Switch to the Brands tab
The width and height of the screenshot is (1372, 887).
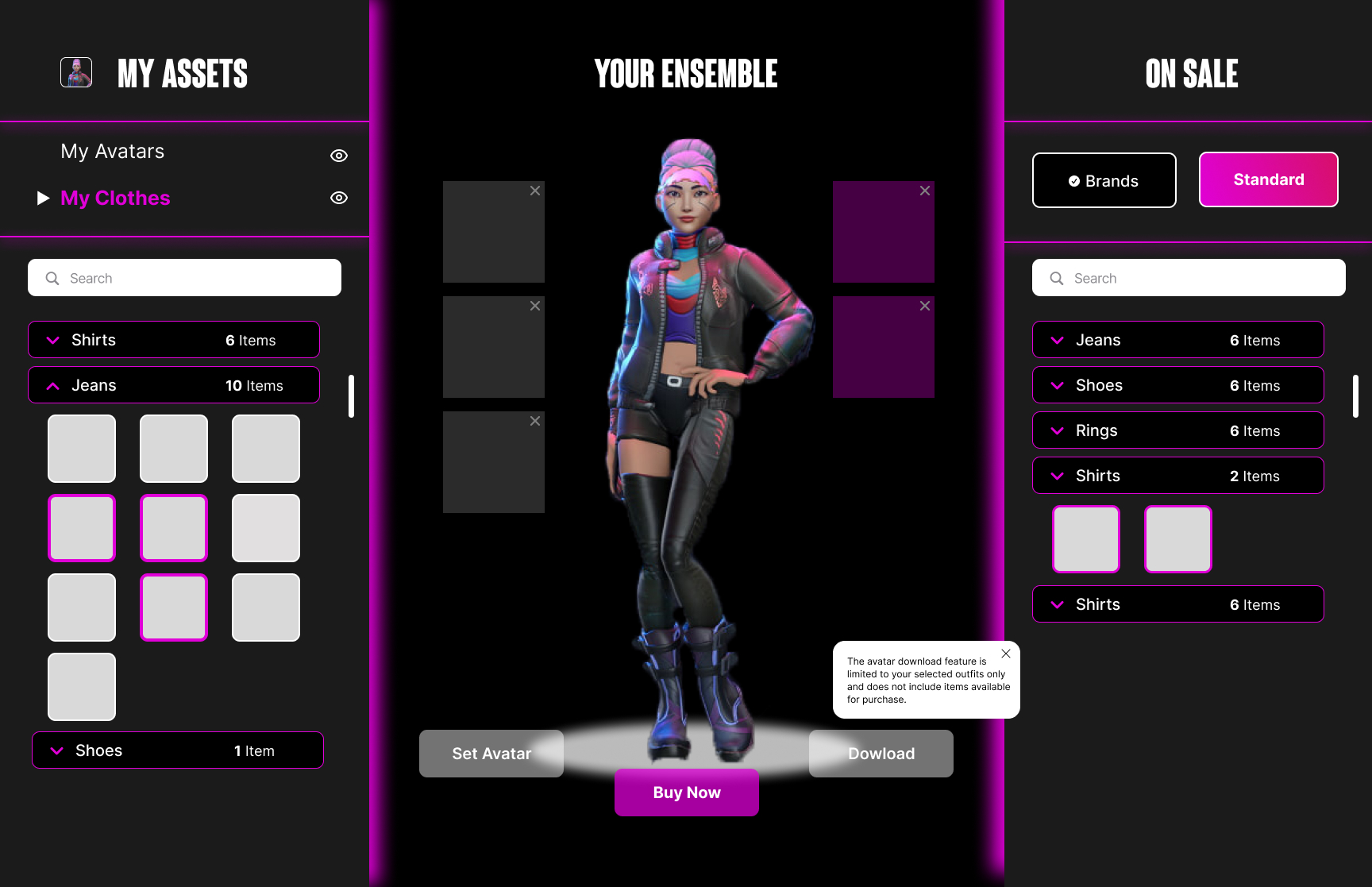click(1104, 180)
